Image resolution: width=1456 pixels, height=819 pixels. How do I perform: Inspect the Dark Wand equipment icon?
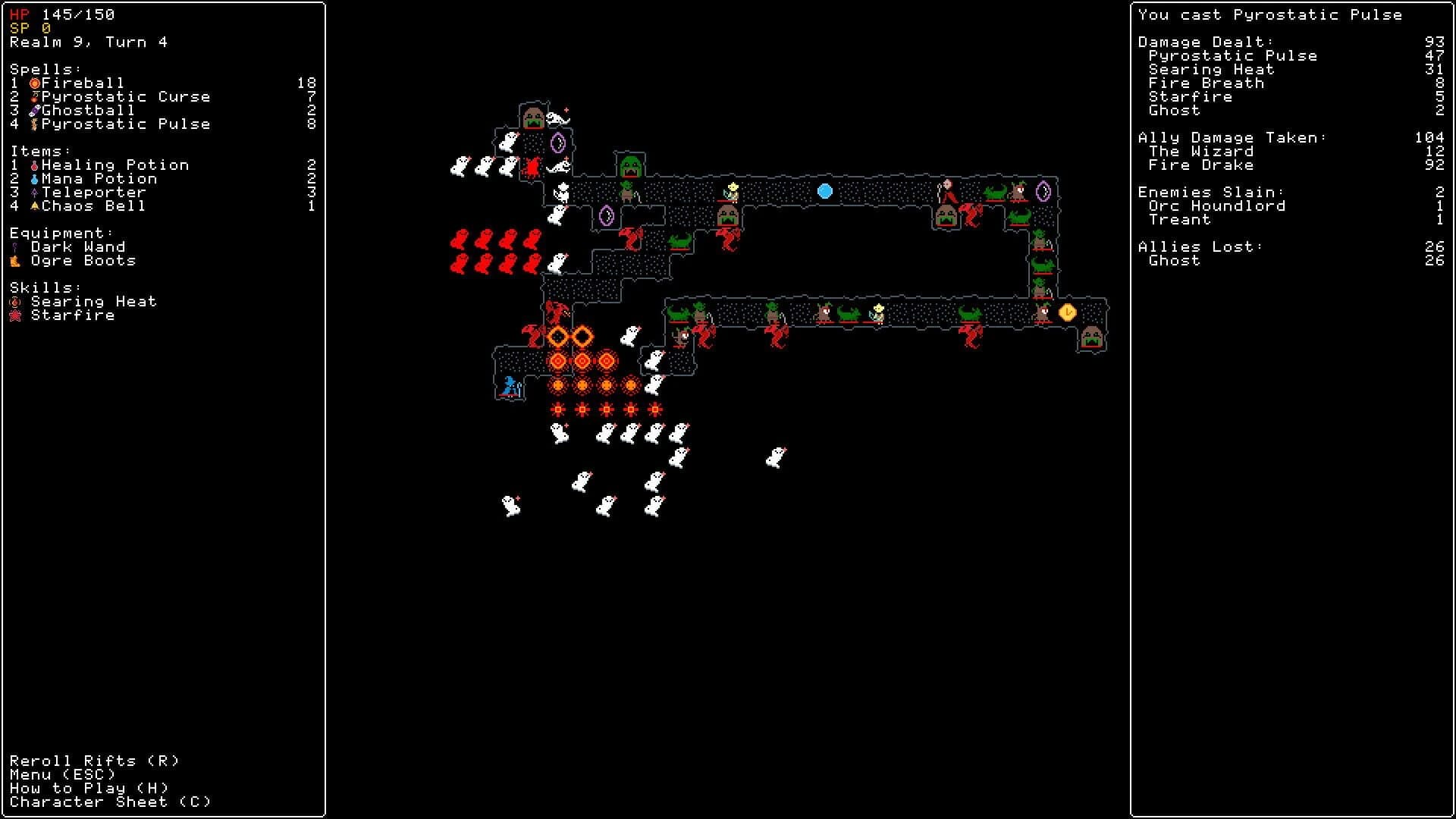tap(14, 246)
